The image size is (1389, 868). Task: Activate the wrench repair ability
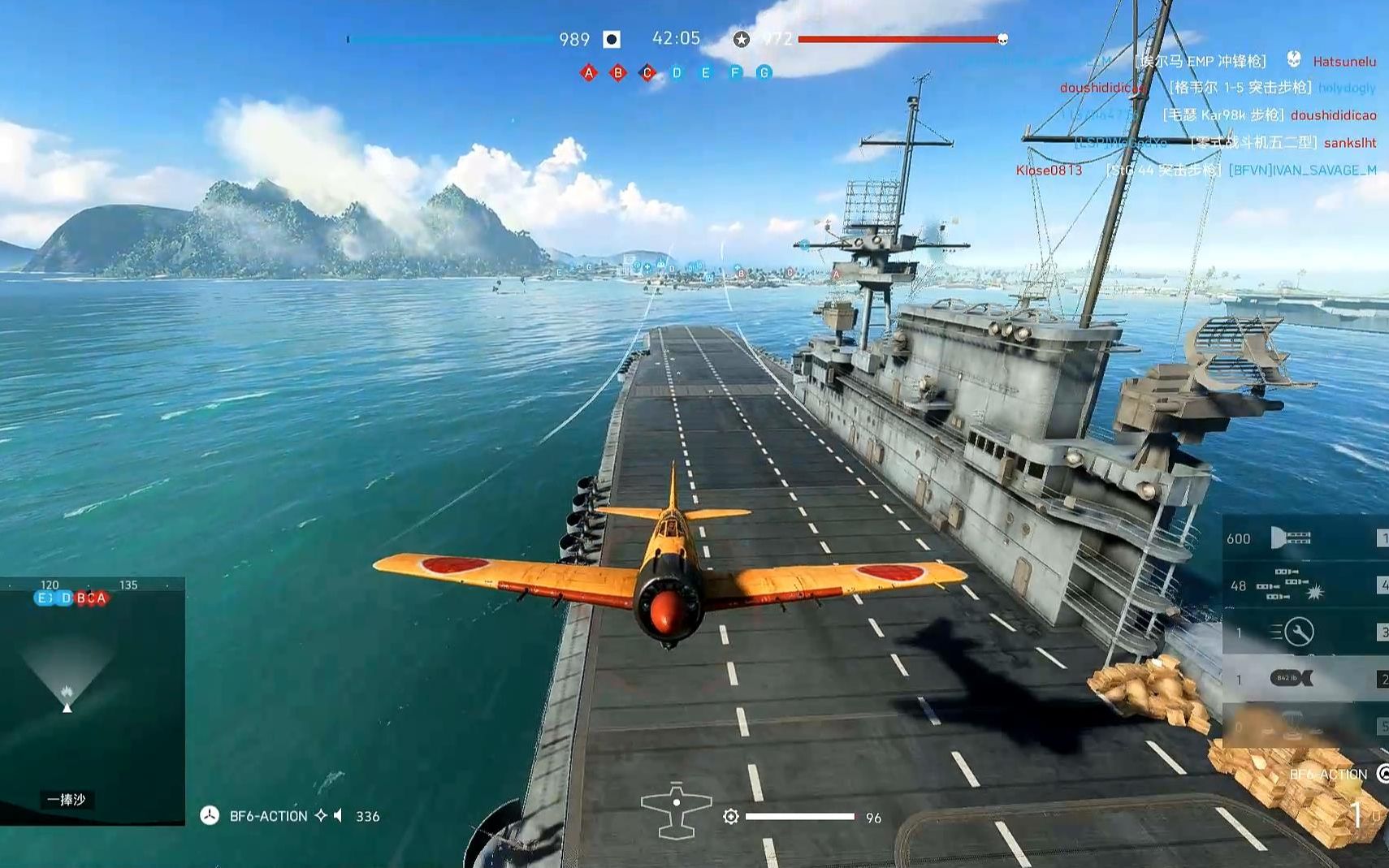(x=1292, y=632)
